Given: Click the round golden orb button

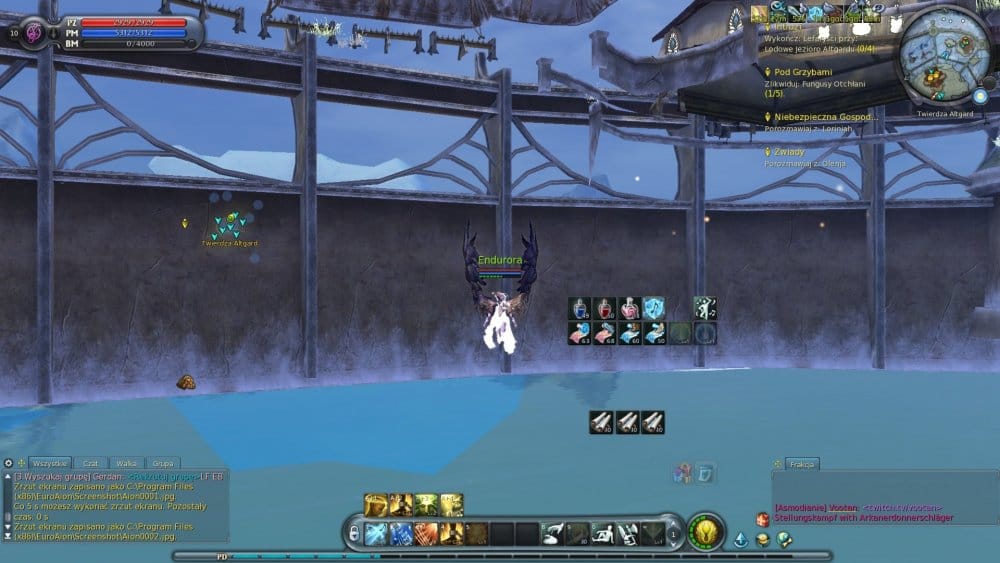Looking at the screenshot, I should pyautogui.click(x=706, y=532).
